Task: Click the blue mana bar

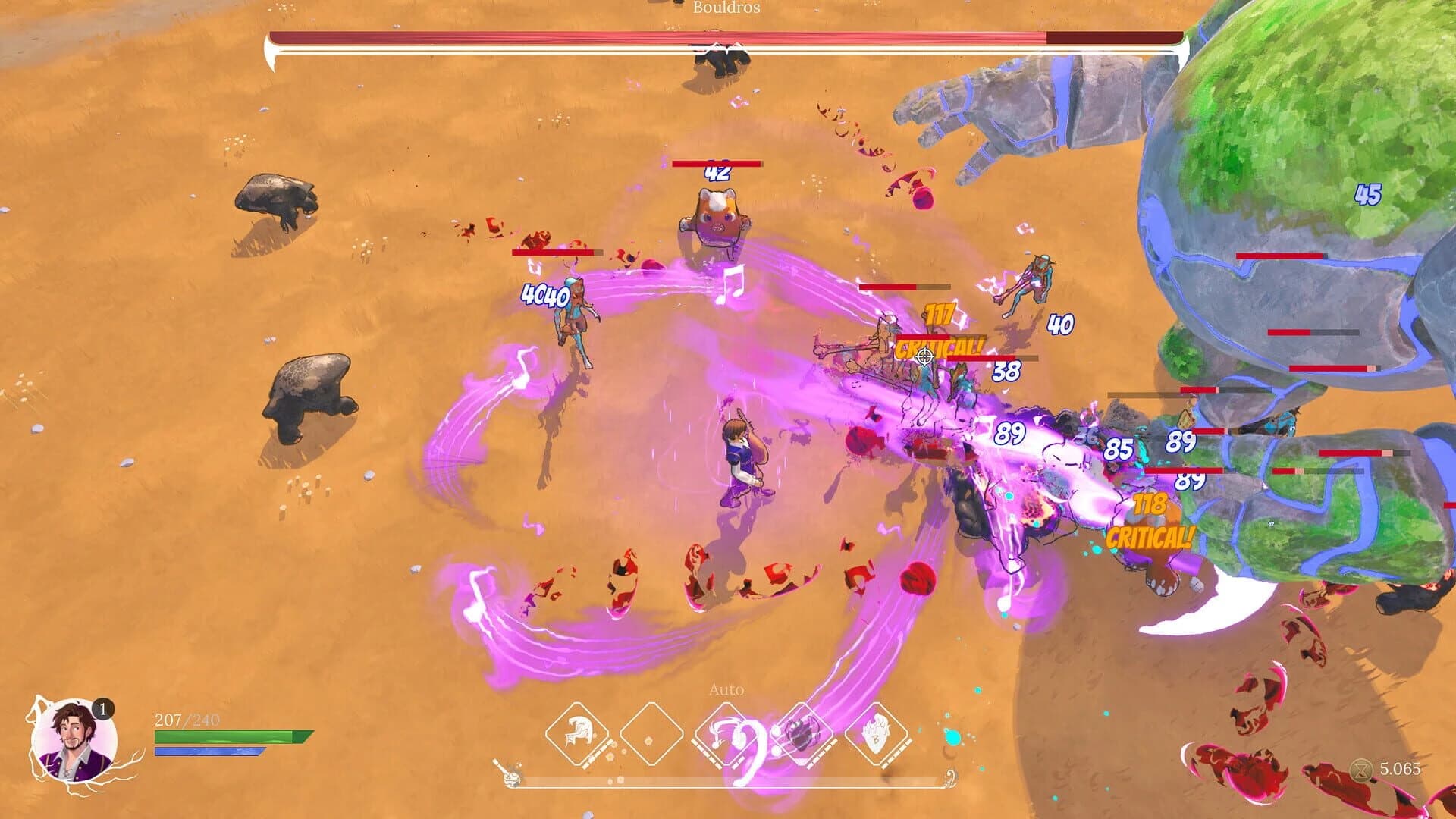Action: (208, 751)
